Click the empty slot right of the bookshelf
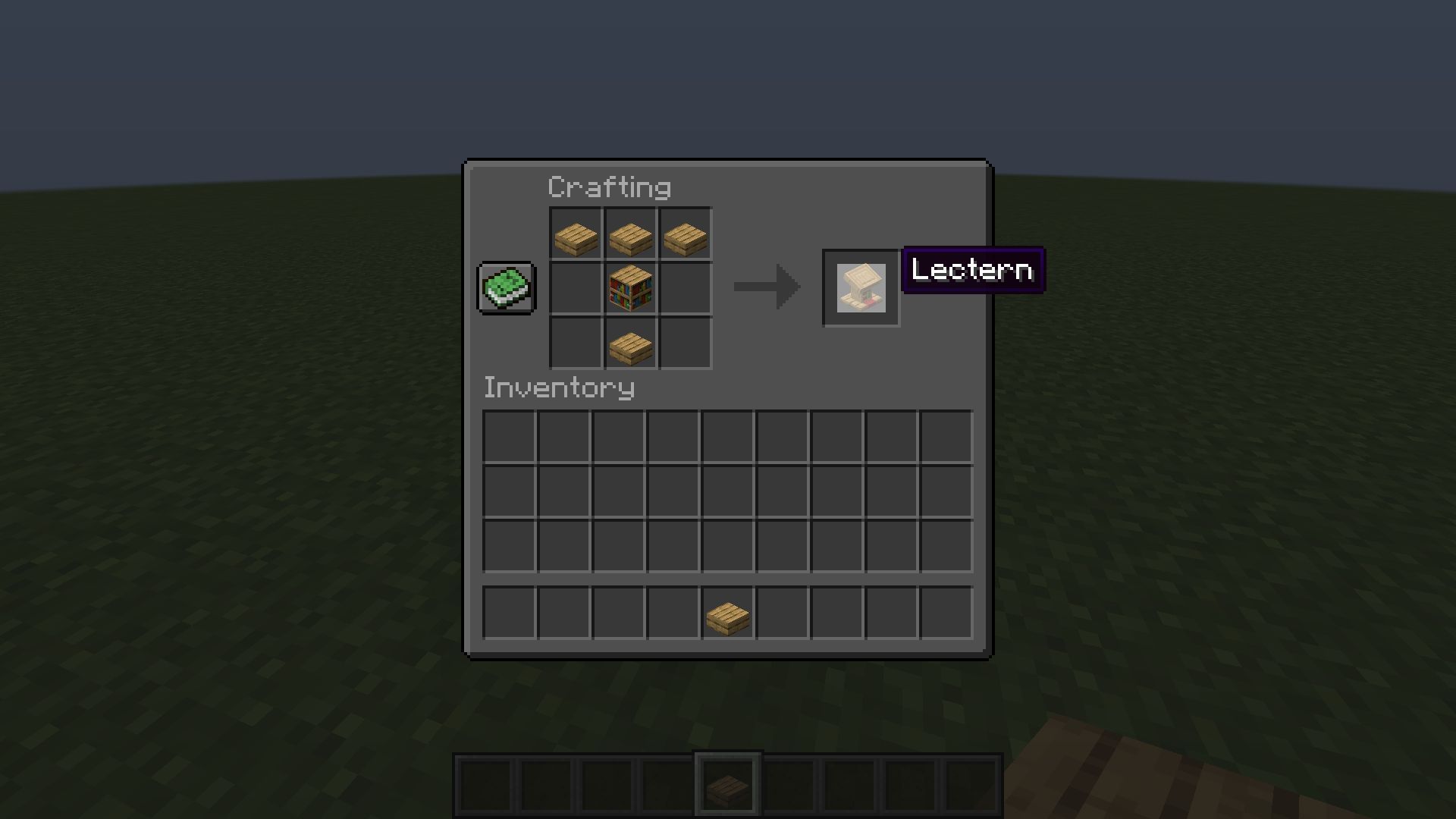 (x=685, y=289)
